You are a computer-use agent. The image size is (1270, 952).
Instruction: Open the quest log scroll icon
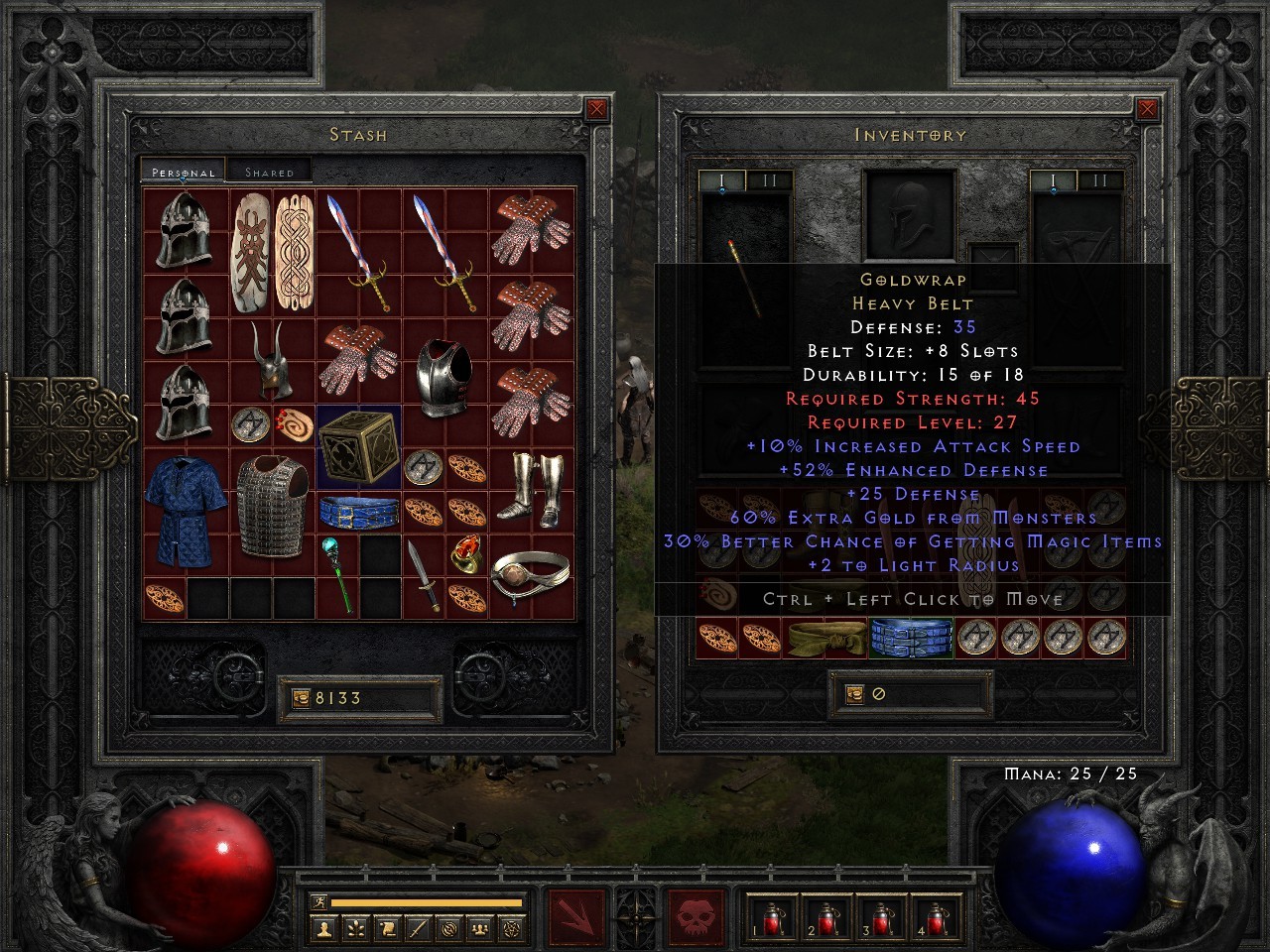pyautogui.click(x=386, y=927)
